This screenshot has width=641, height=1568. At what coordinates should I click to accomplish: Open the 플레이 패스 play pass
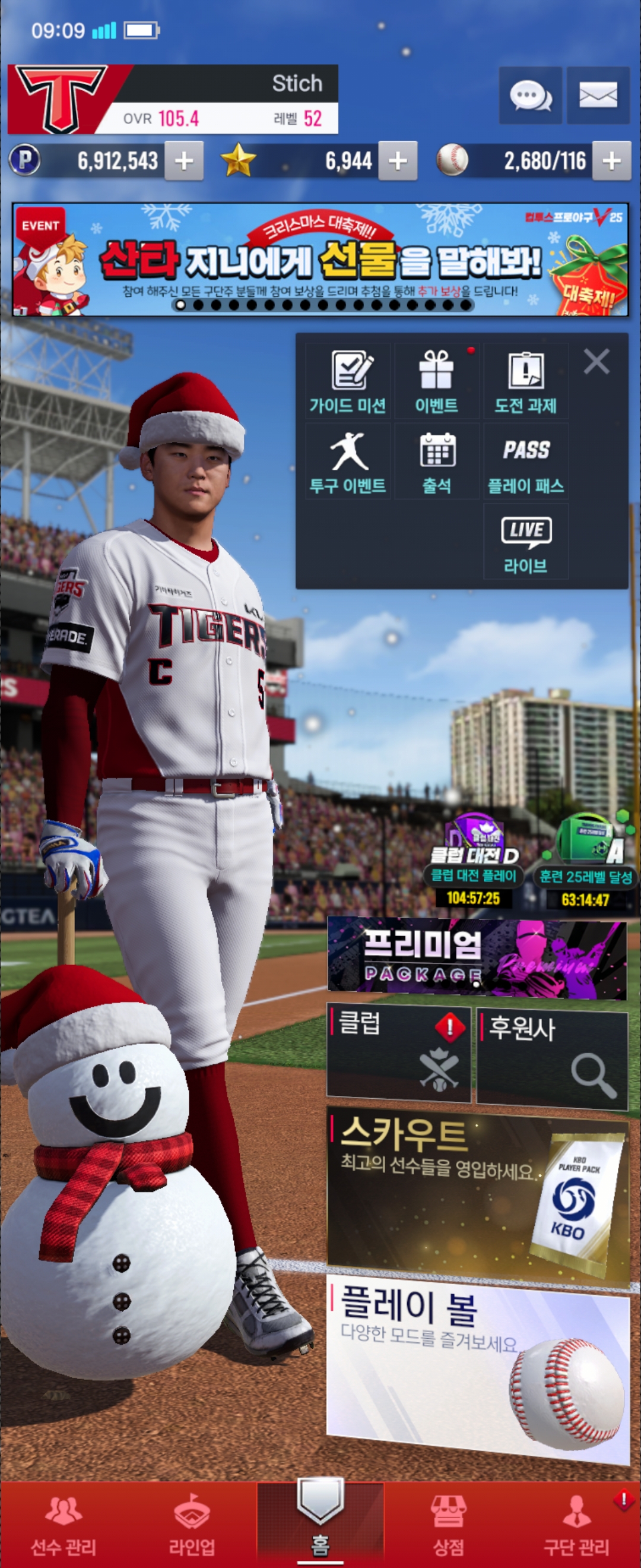pyautogui.click(x=525, y=462)
